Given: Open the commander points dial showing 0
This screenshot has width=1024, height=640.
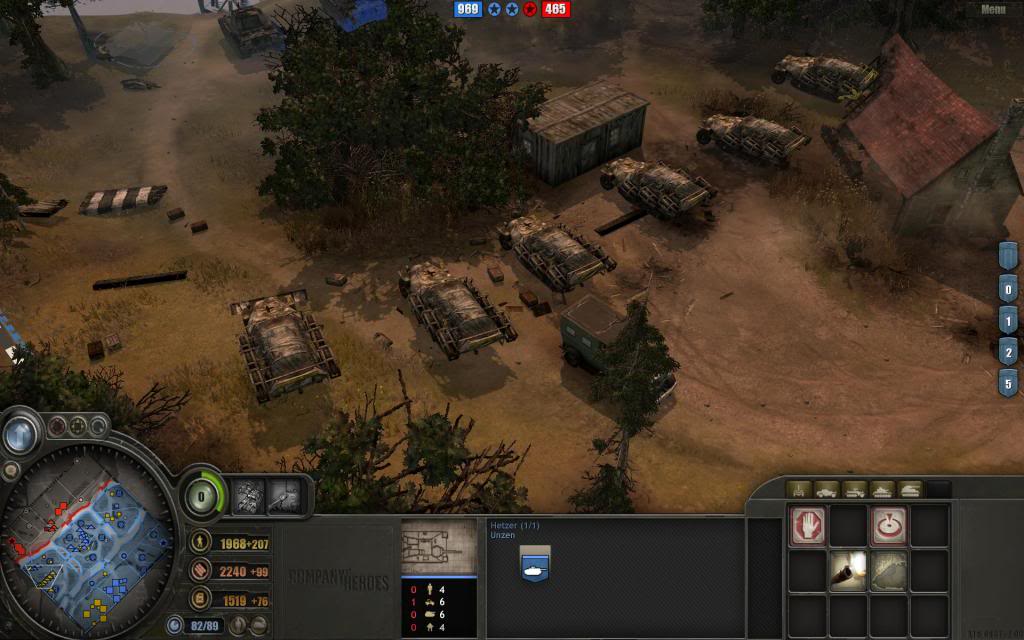Looking at the screenshot, I should click(x=203, y=494).
